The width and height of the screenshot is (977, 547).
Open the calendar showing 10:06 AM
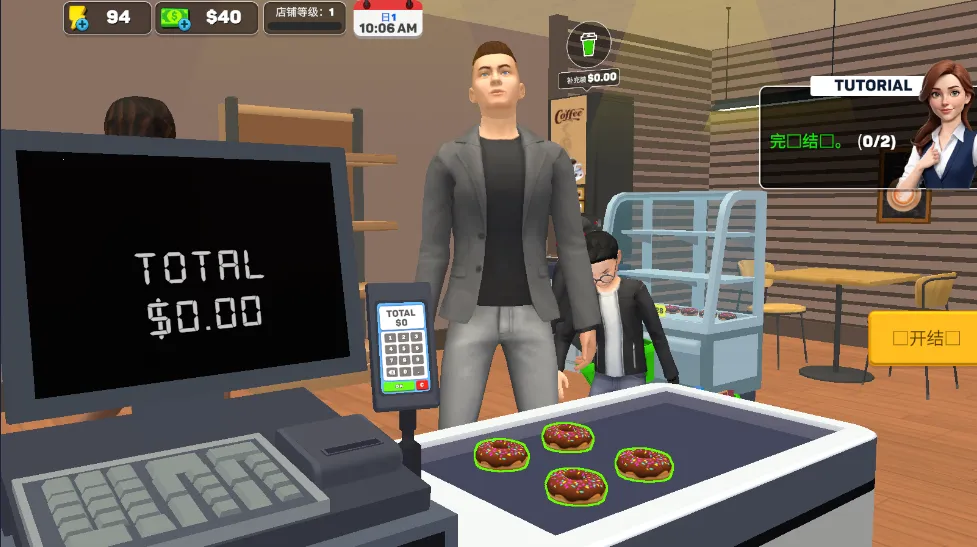click(386, 19)
